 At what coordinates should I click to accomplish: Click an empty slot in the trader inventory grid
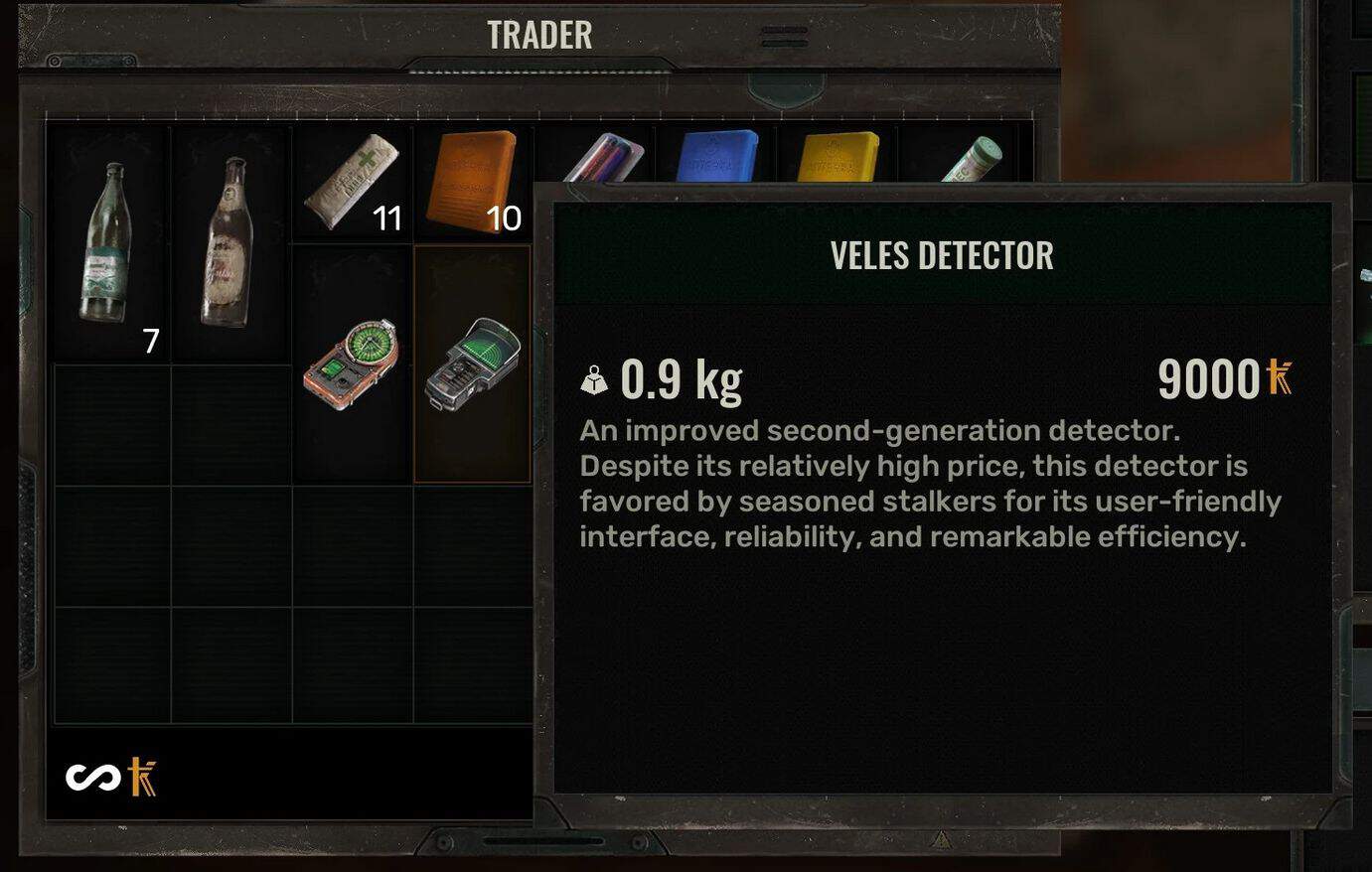[111, 541]
